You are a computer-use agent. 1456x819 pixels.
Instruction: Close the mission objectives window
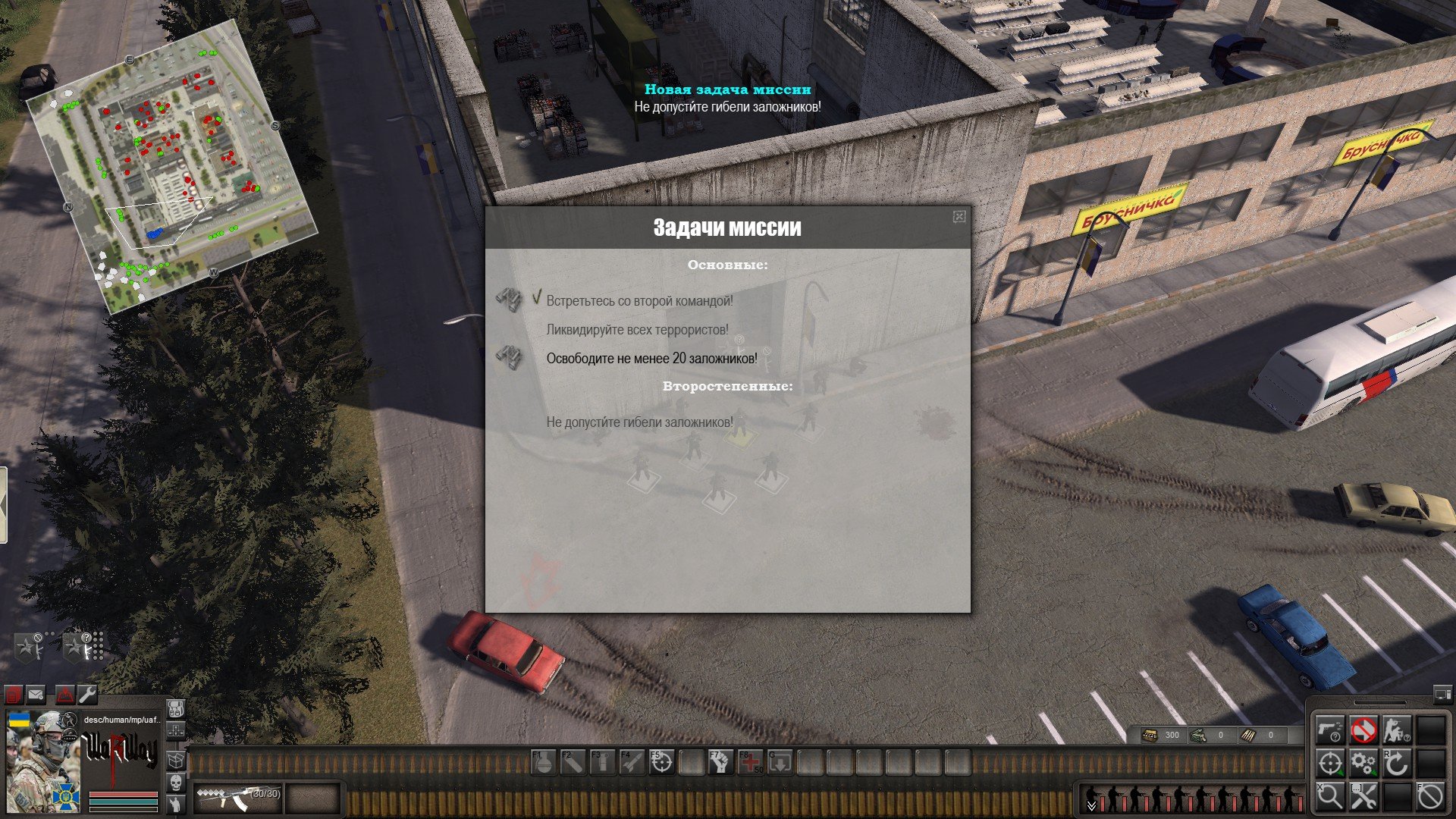click(x=959, y=217)
